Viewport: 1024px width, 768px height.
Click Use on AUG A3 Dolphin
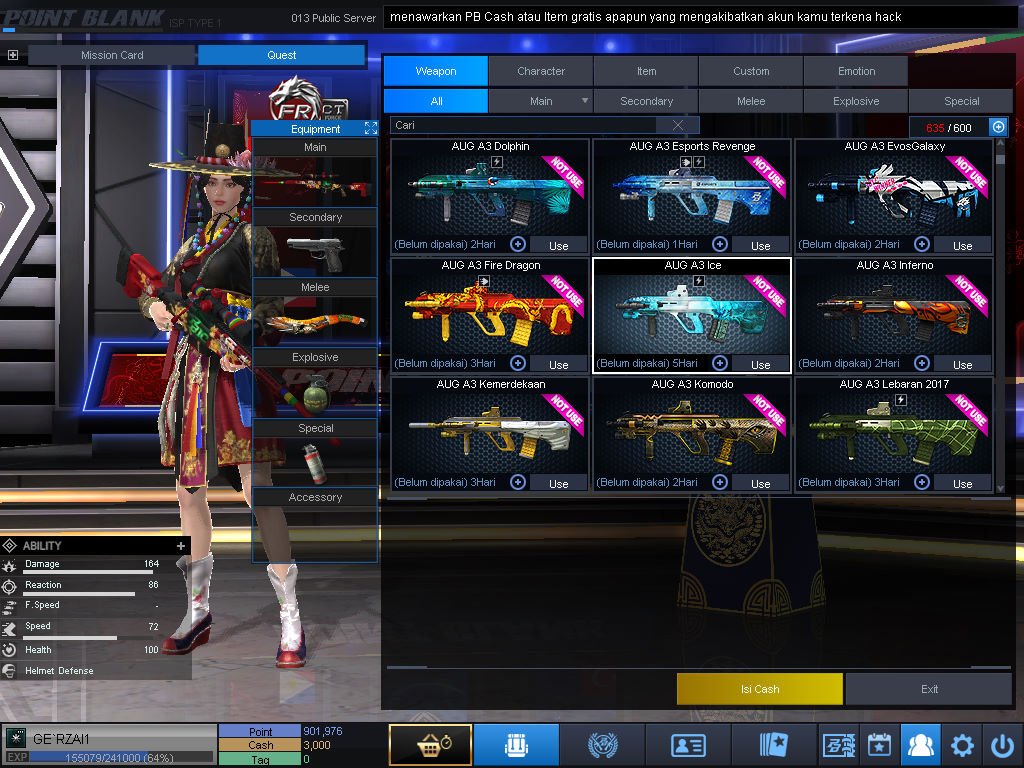tap(558, 245)
